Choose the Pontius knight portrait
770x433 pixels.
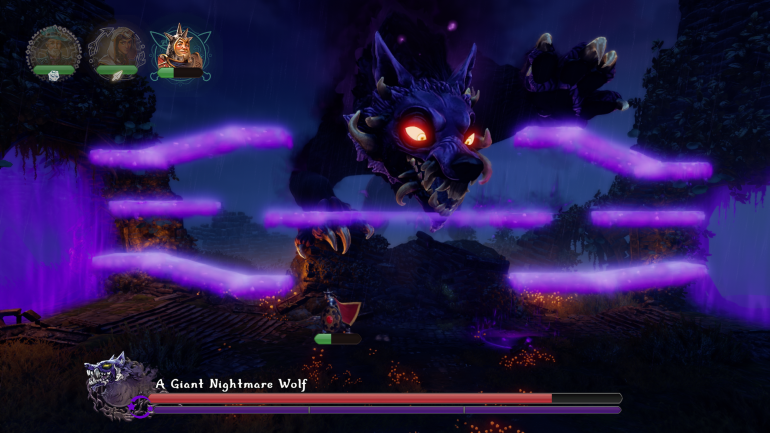178,48
